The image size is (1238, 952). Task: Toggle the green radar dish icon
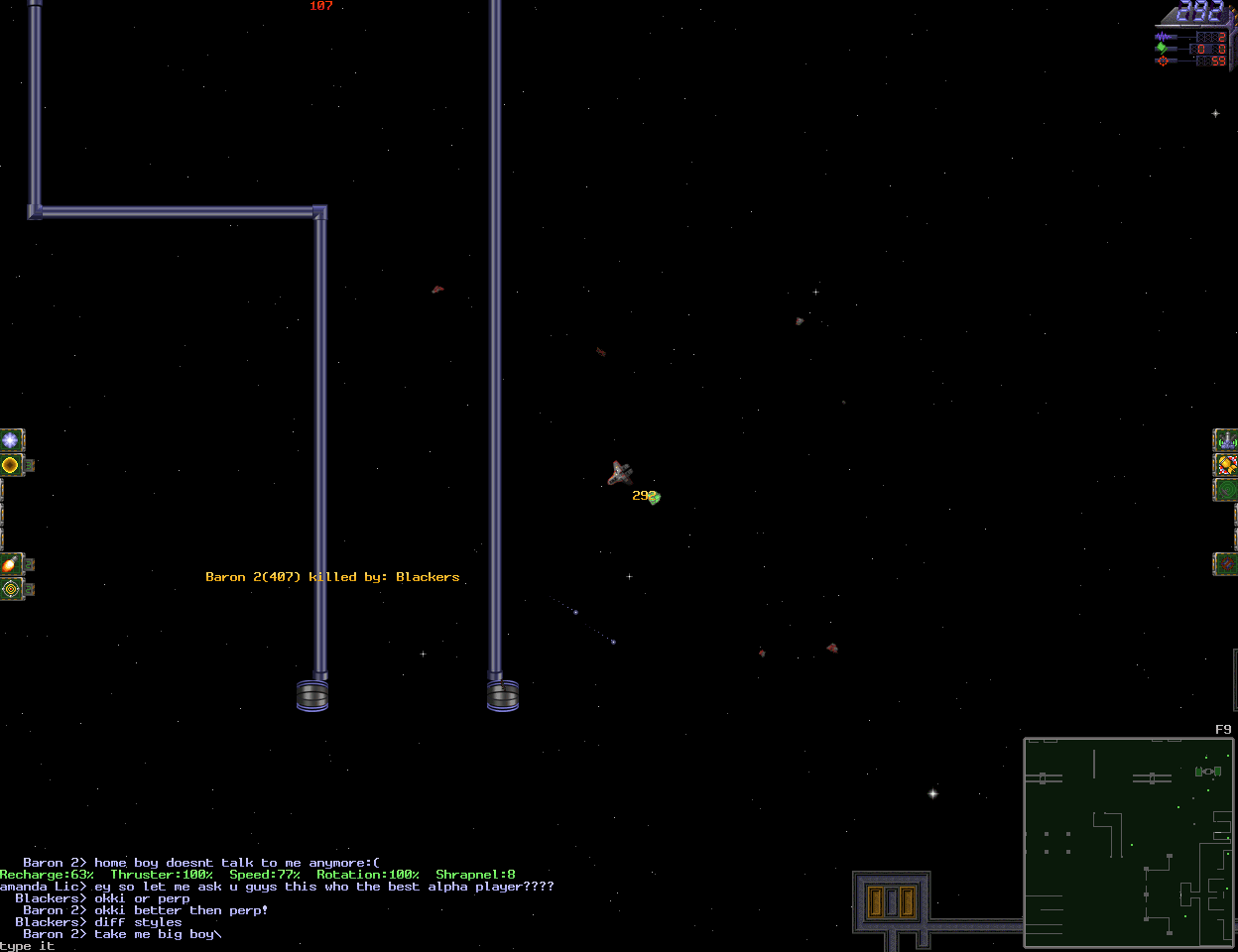tap(1226, 489)
